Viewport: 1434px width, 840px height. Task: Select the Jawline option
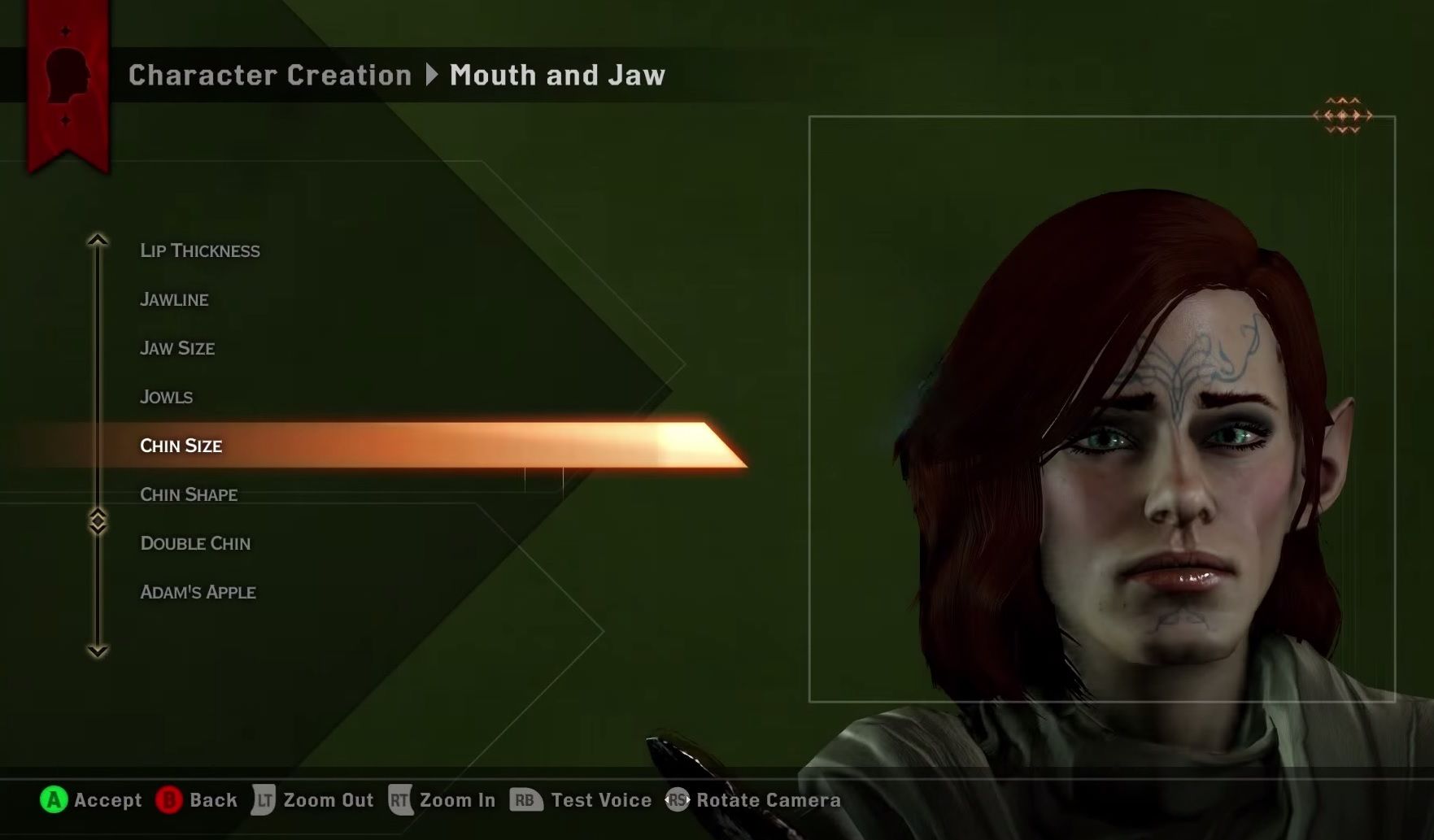(x=174, y=299)
